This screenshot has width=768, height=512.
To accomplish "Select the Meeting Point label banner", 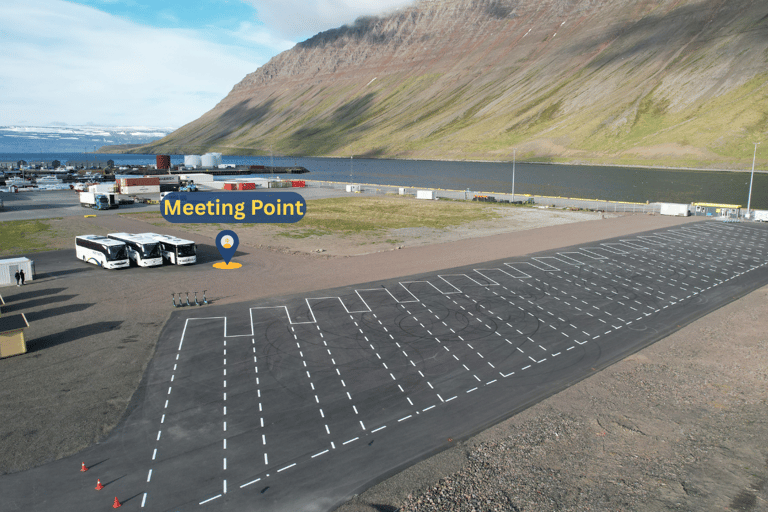I will [233, 207].
